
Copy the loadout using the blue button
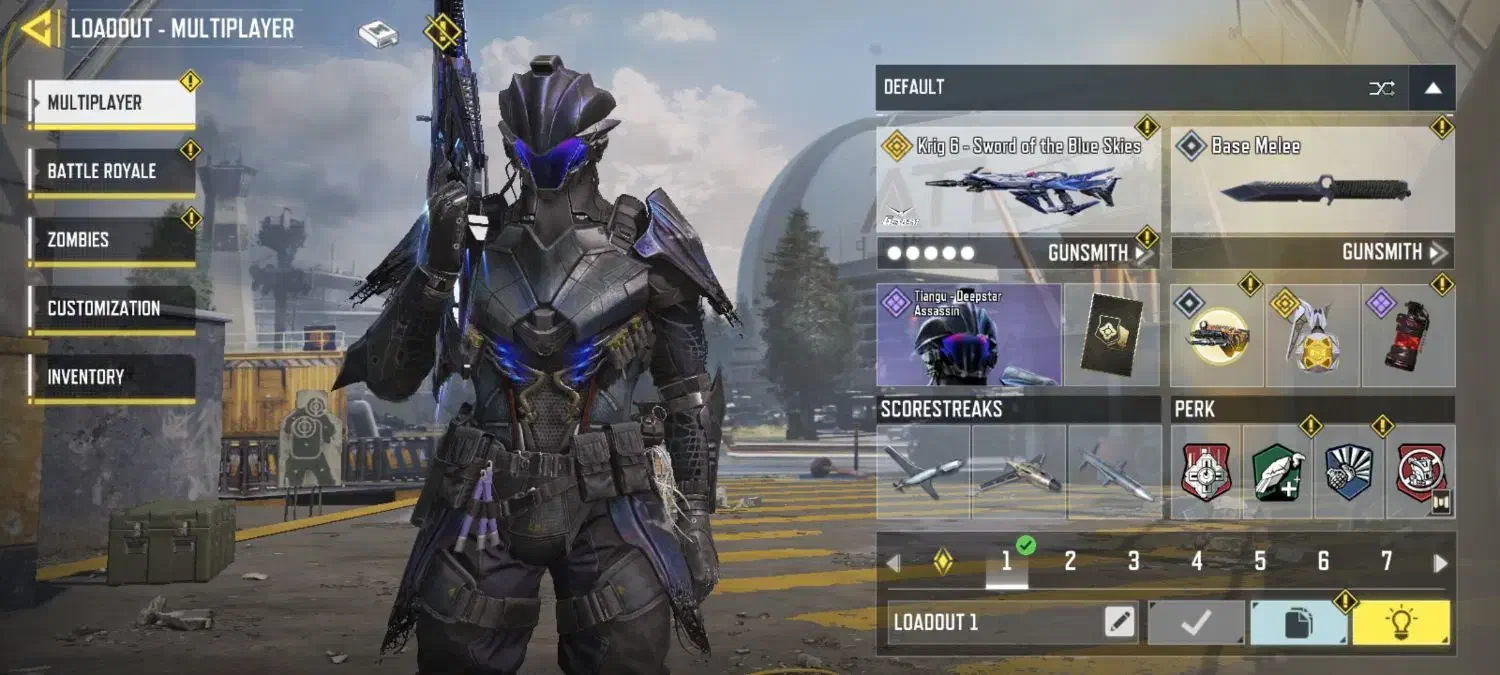pyautogui.click(x=1298, y=623)
